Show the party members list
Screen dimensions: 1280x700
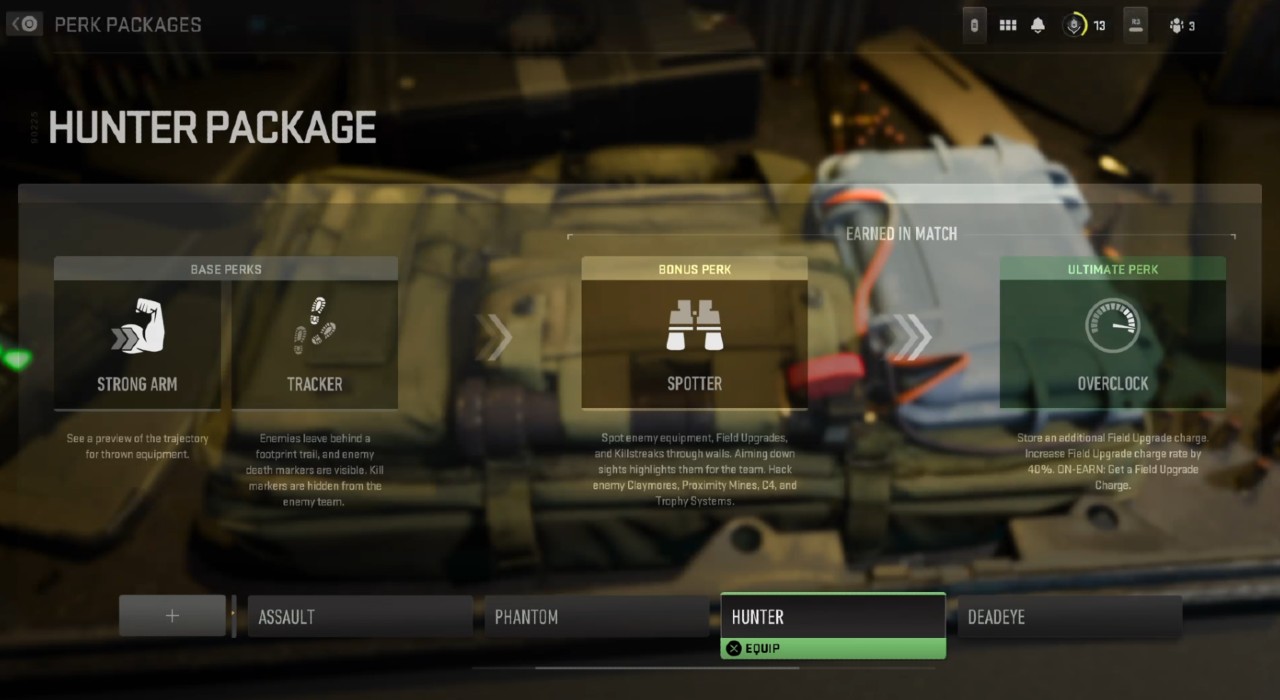pos(1181,25)
